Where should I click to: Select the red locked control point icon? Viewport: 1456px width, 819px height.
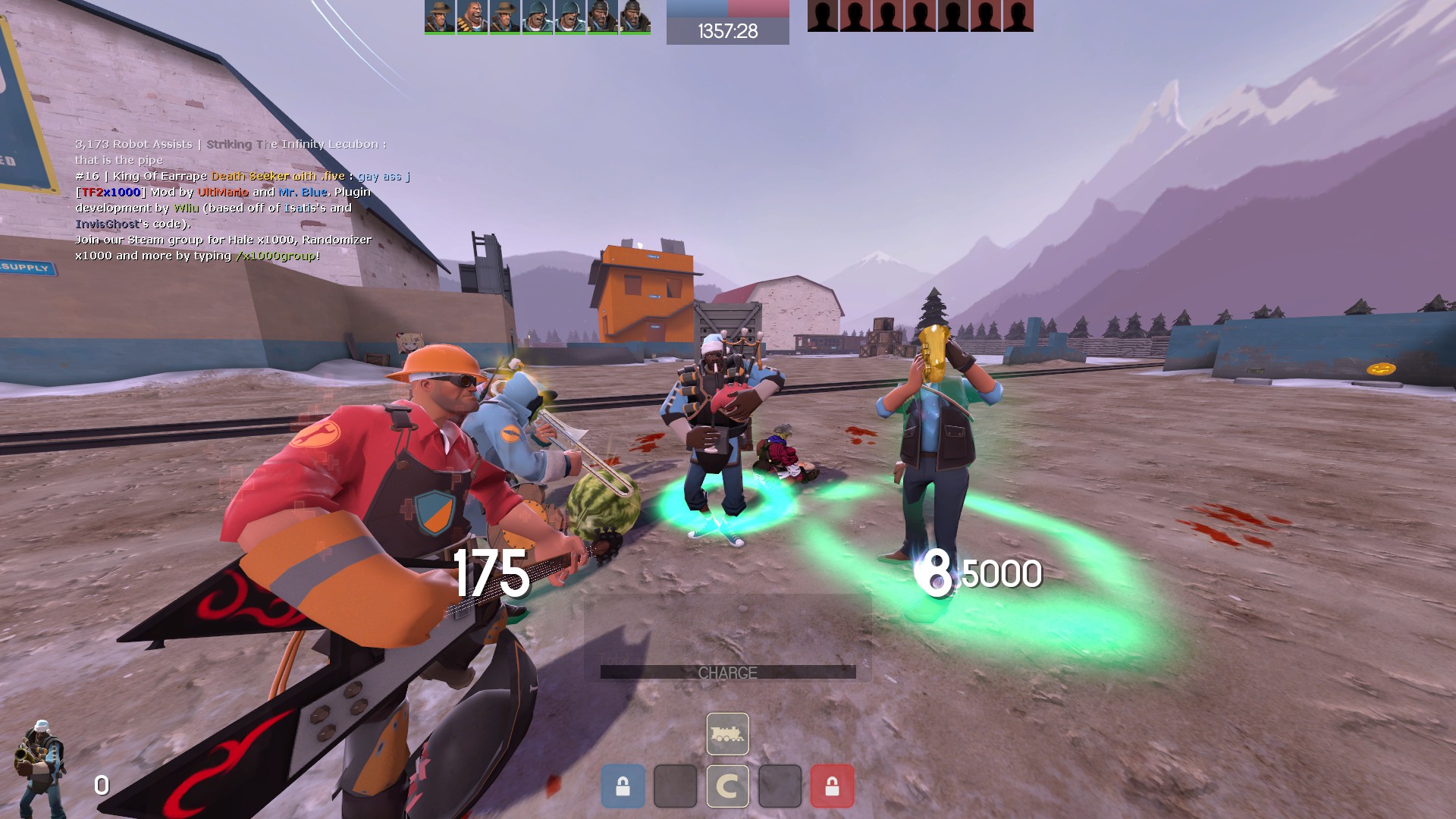click(x=832, y=786)
